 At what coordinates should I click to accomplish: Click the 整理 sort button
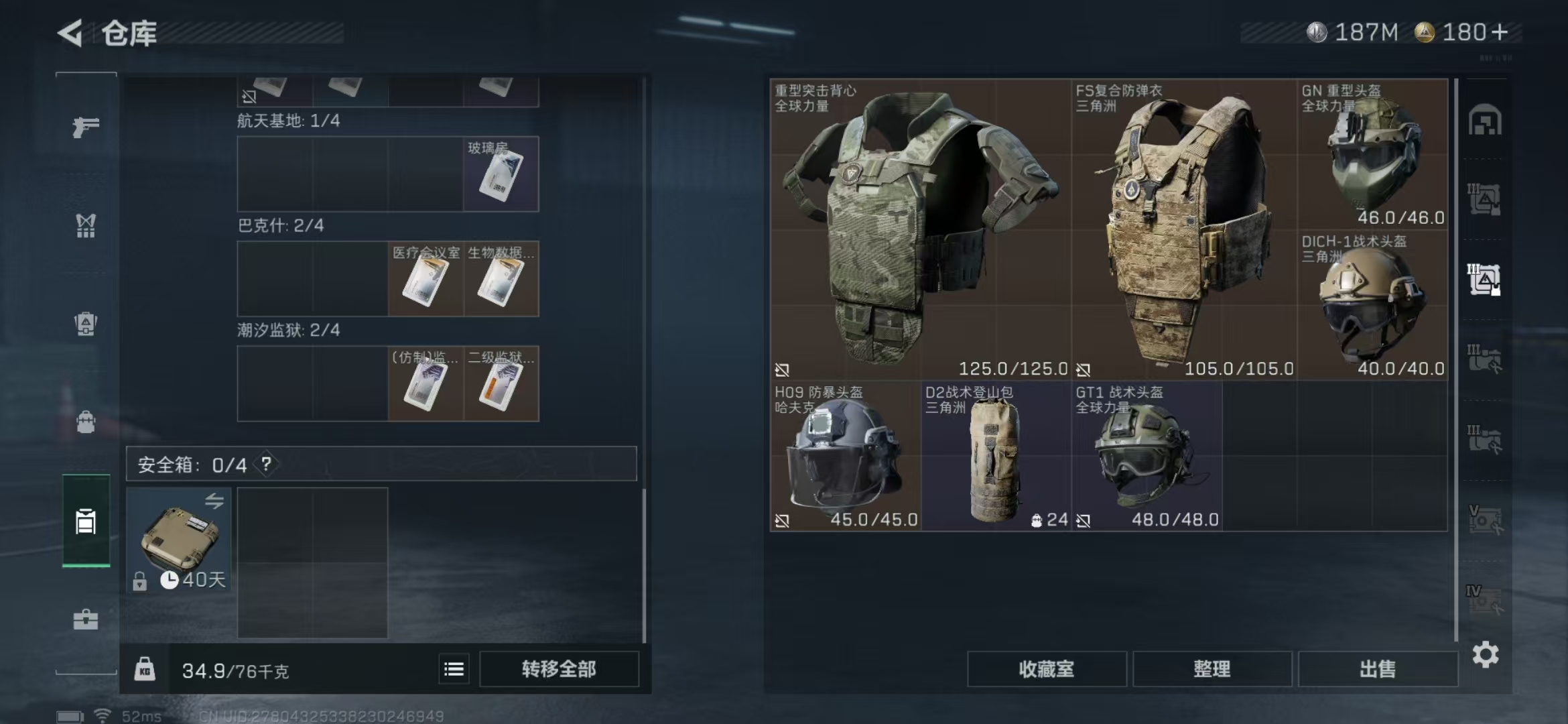[1212, 669]
